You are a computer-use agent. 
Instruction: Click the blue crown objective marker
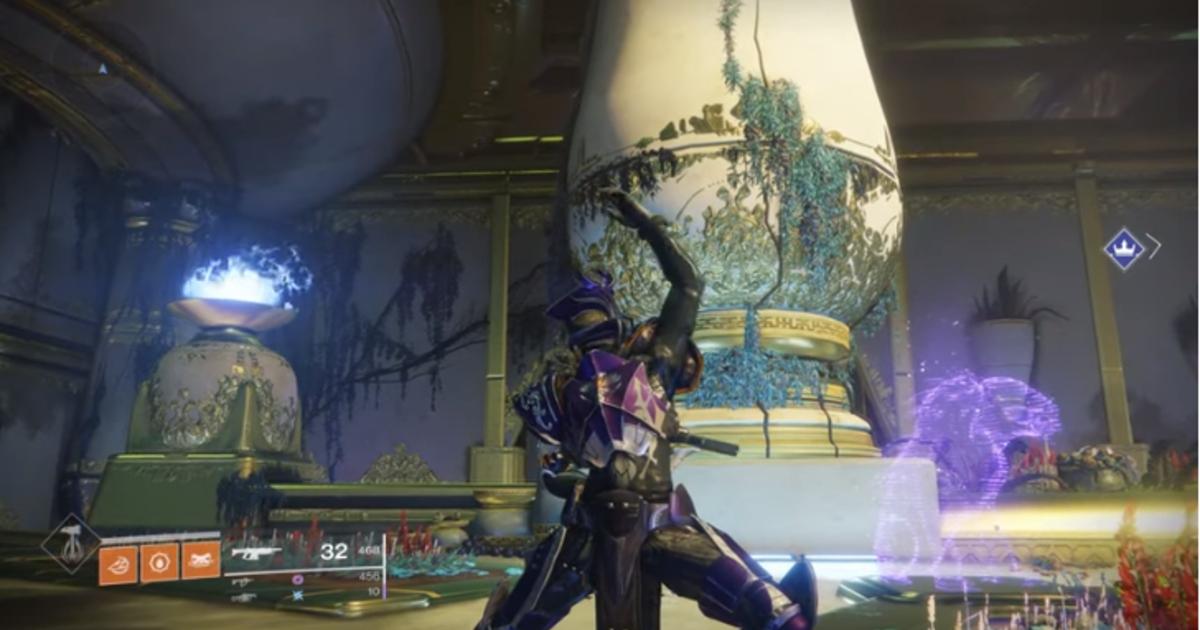1124,248
